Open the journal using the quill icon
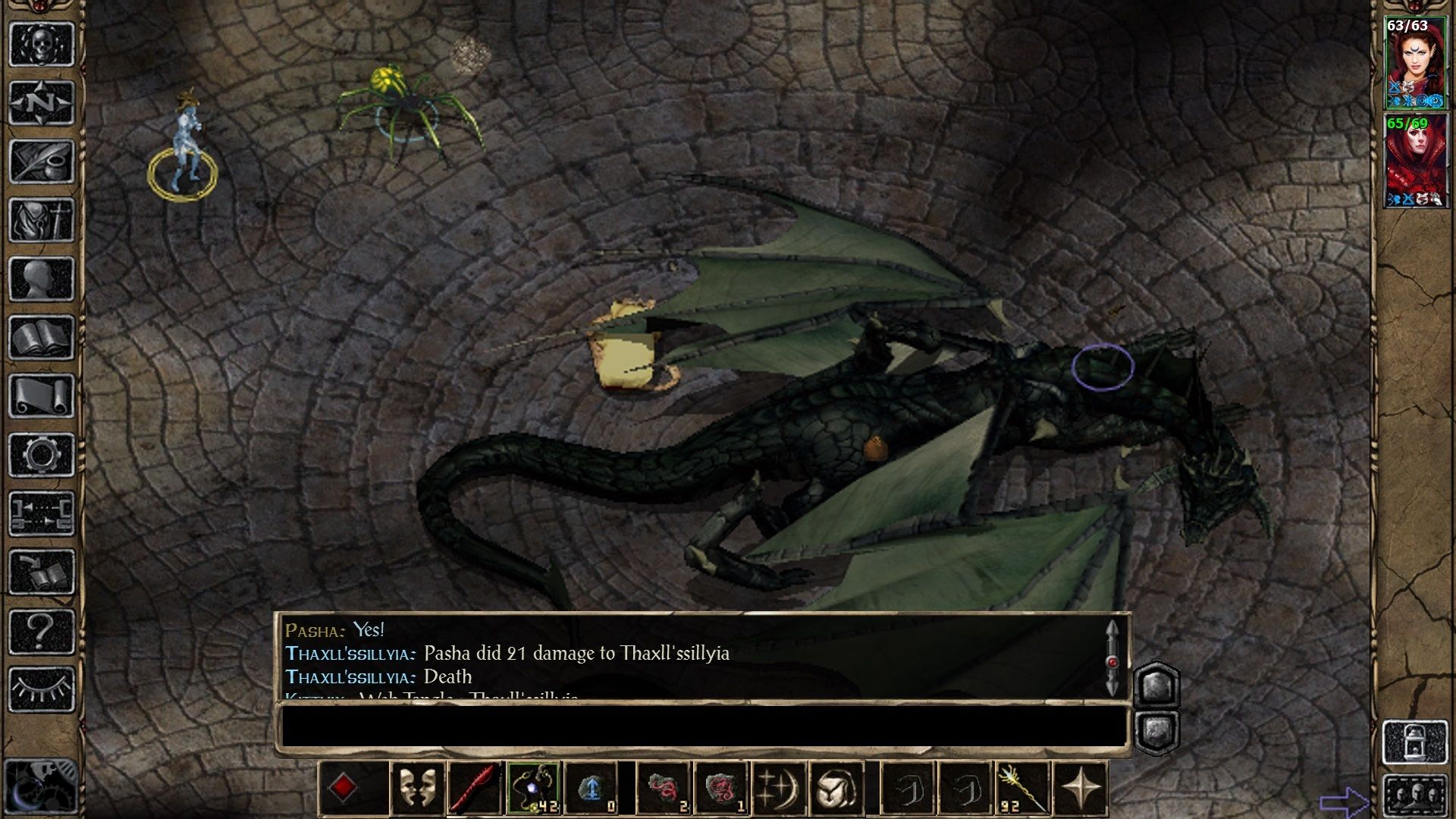The width and height of the screenshot is (1456, 819). point(41,162)
